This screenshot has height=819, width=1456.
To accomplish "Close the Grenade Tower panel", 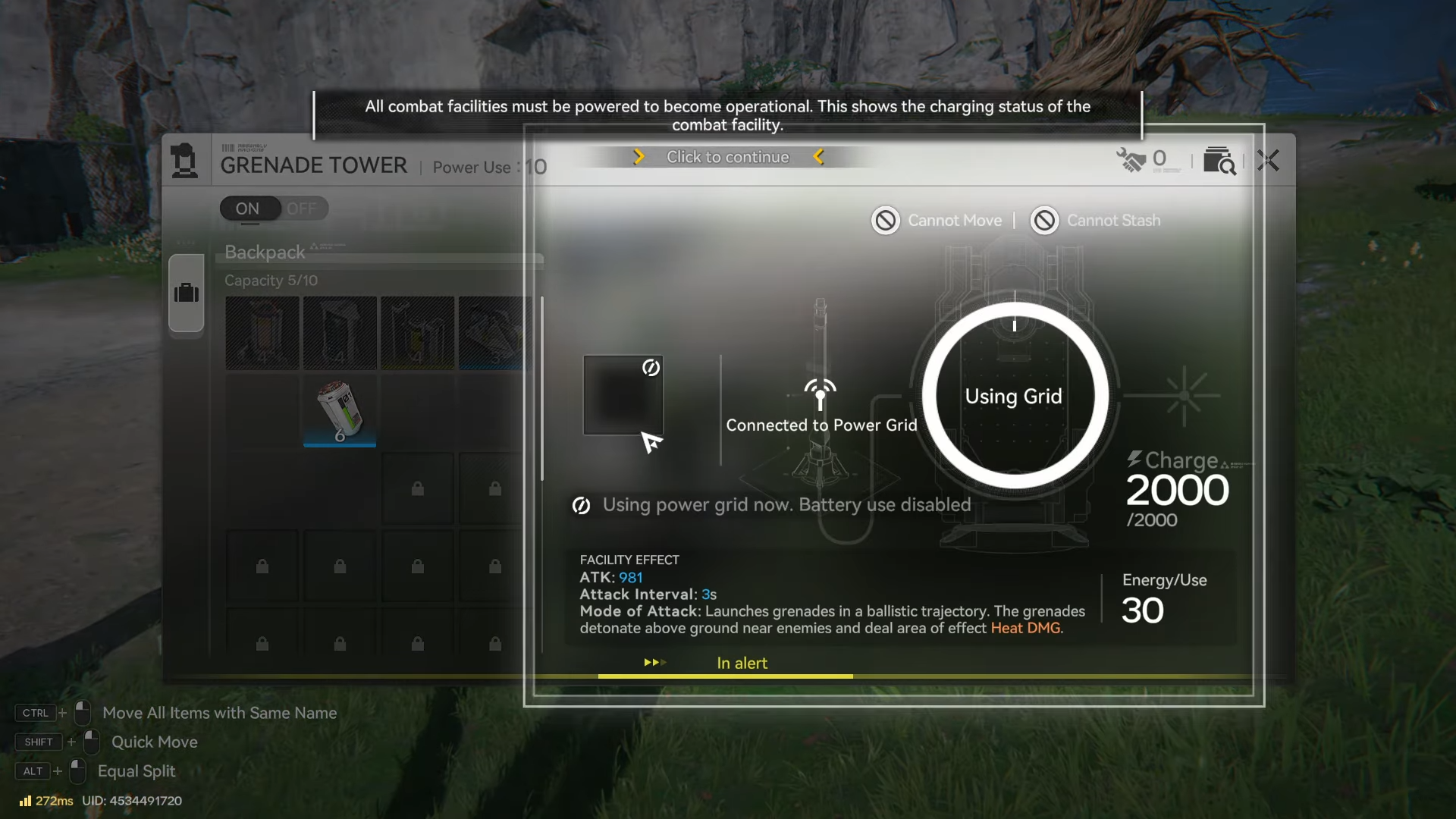I will tap(1268, 161).
